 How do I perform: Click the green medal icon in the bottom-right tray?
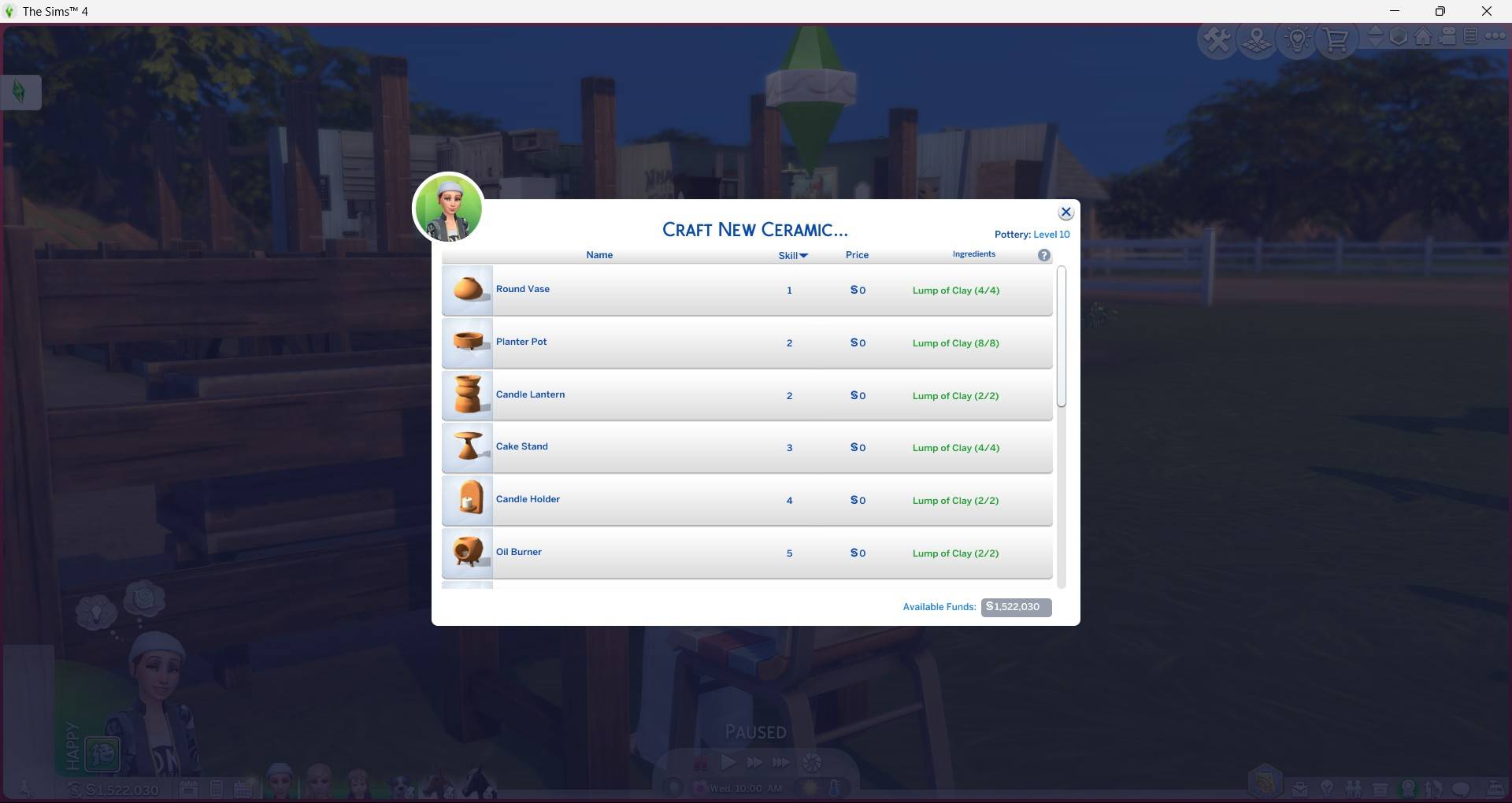[1409, 787]
